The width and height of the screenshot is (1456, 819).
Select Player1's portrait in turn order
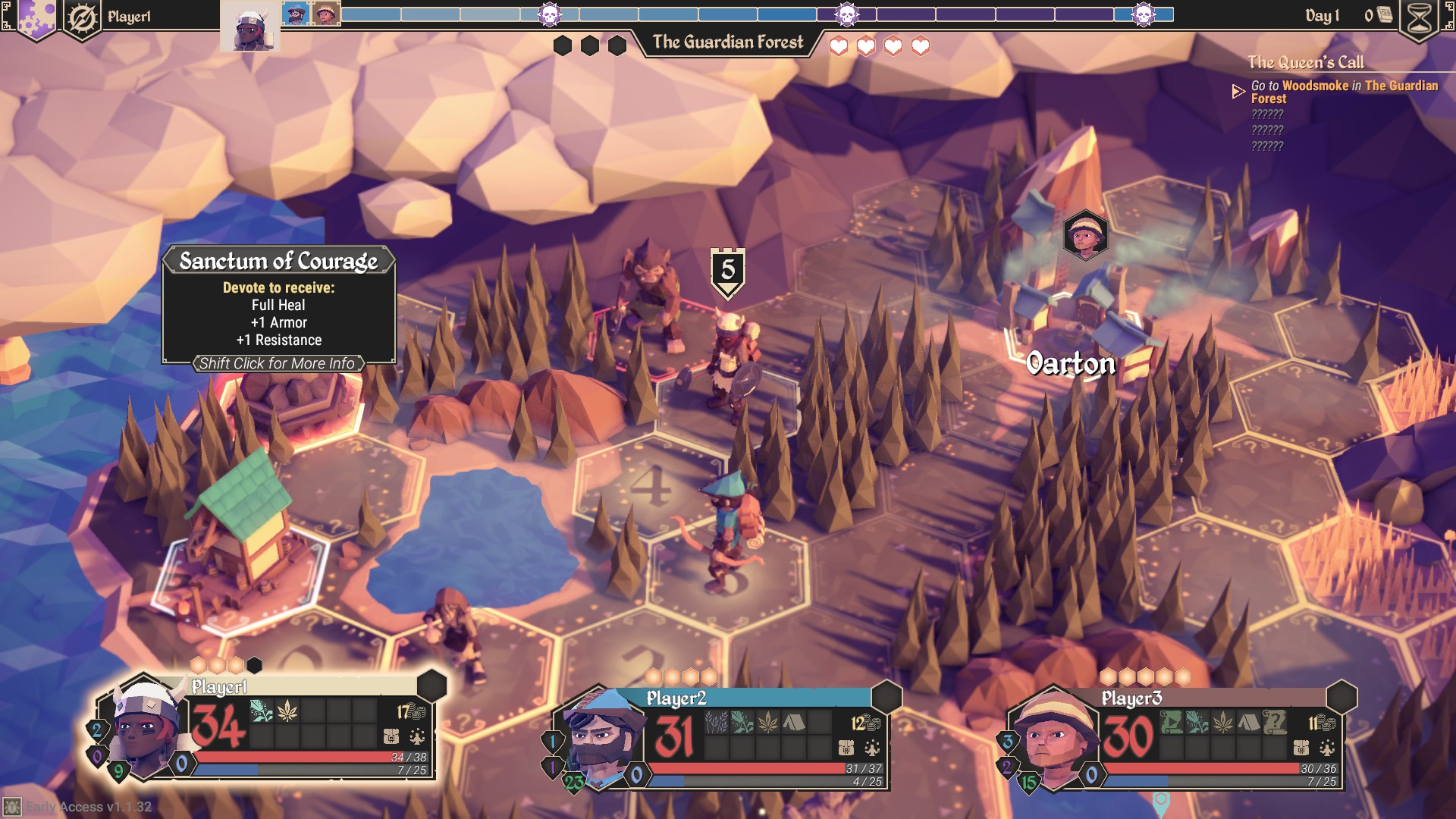click(249, 27)
